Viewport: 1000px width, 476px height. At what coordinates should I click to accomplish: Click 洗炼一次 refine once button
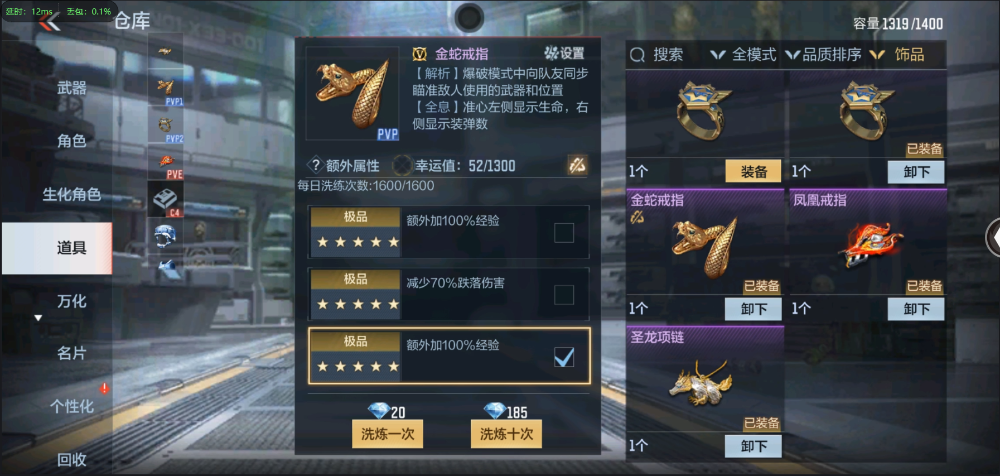pos(388,434)
